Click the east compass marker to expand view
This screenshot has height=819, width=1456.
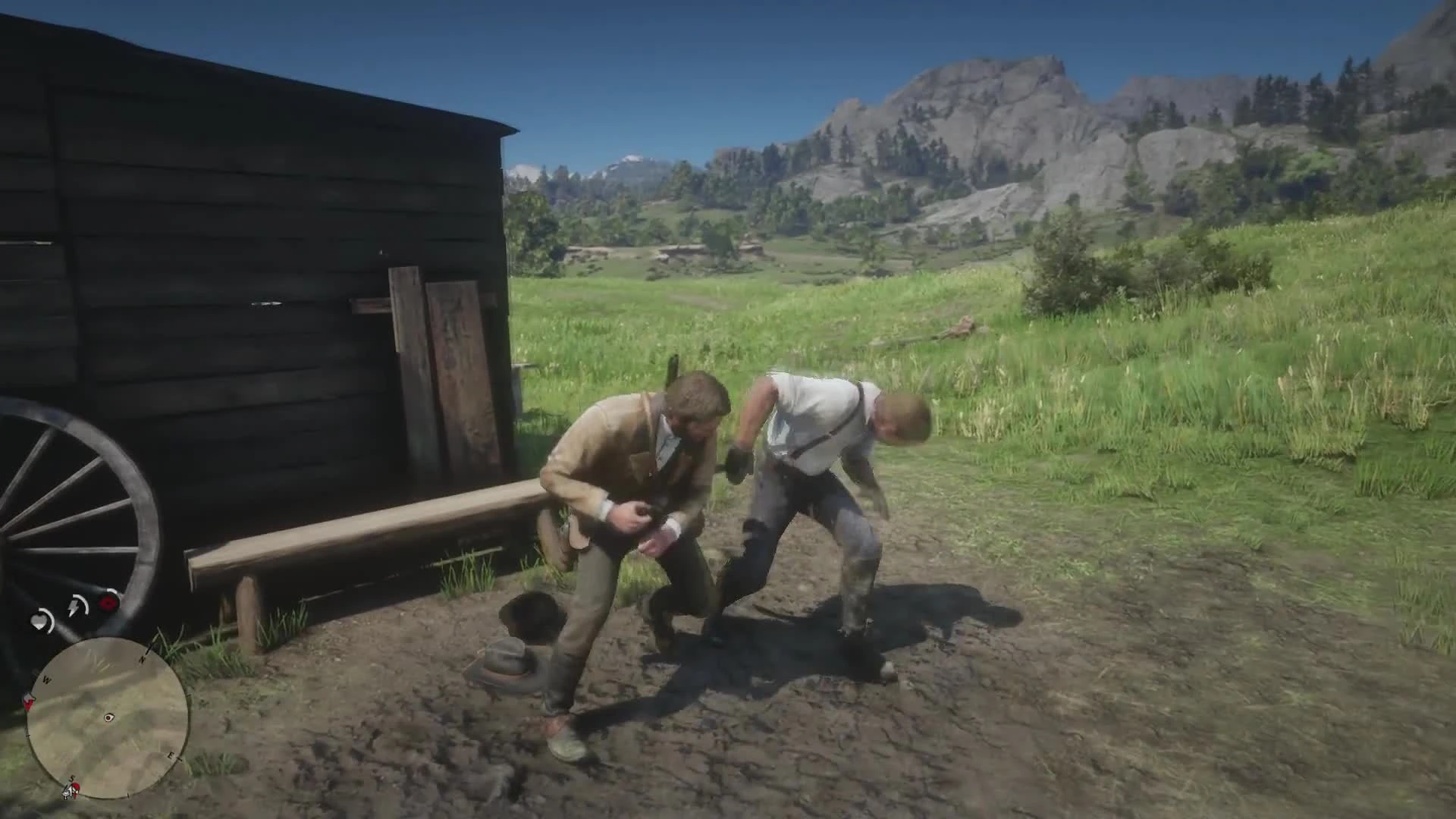tap(172, 755)
